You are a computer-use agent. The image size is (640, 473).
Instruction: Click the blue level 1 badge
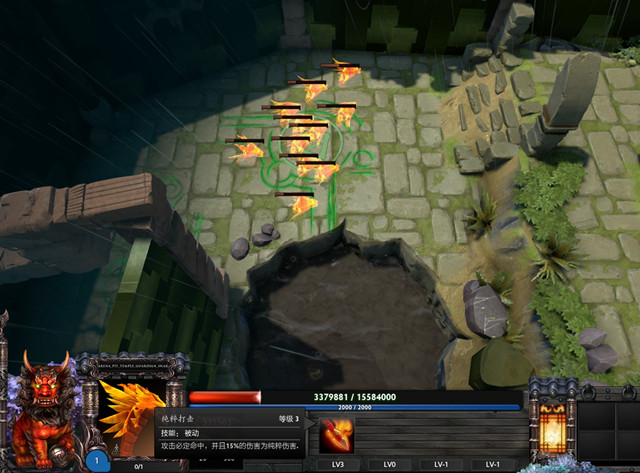point(97,461)
